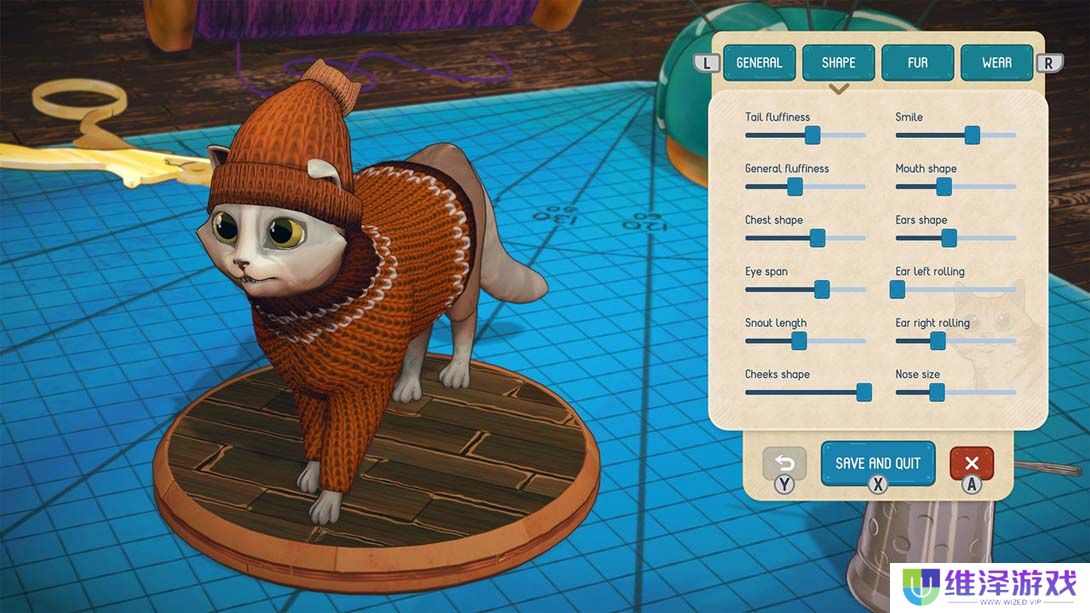
Task: Click the Ear right rolling slider handle
Action: coord(938,341)
